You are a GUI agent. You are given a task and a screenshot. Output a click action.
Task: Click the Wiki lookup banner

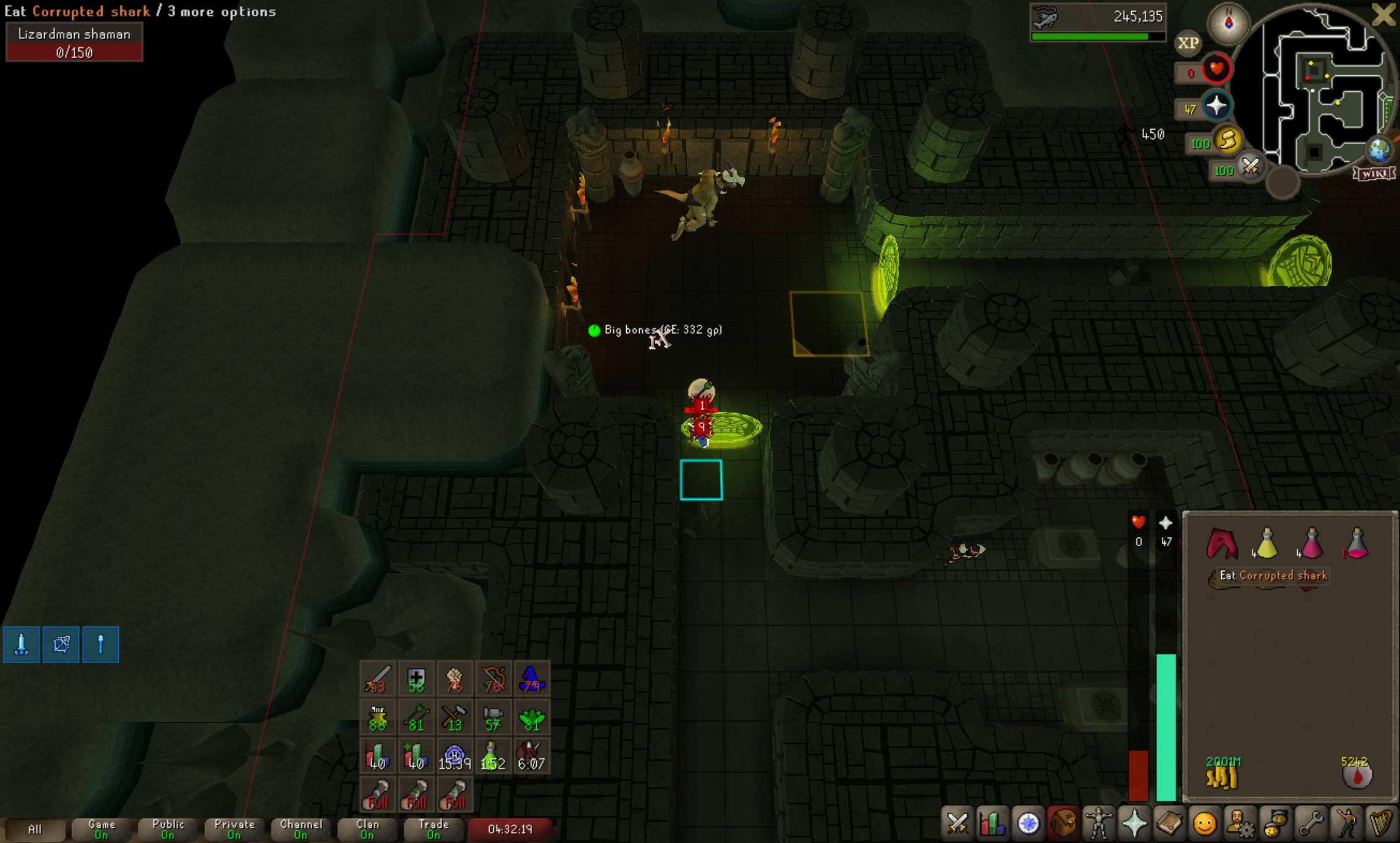(1374, 174)
